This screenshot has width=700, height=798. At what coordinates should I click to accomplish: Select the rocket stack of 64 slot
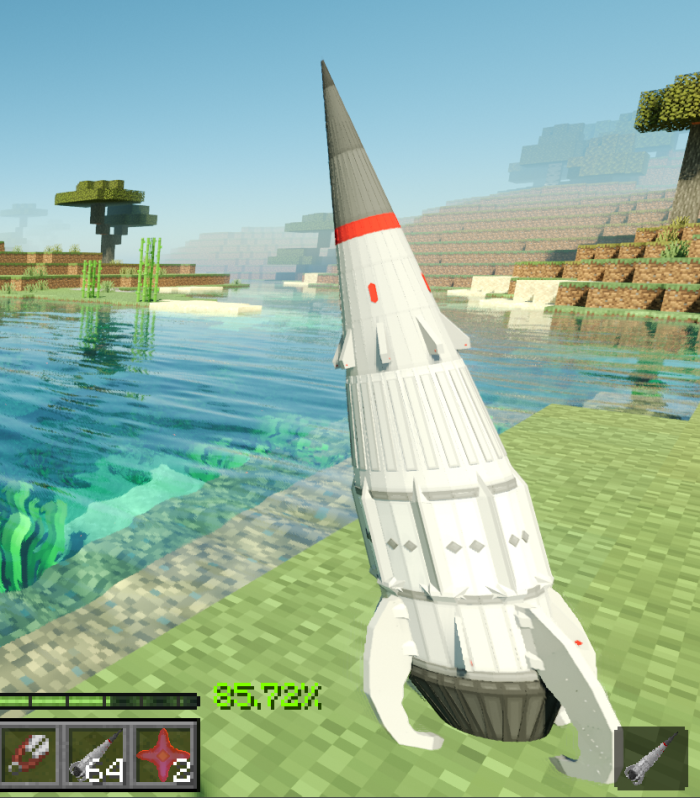pyautogui.click(x=97, y=754)
